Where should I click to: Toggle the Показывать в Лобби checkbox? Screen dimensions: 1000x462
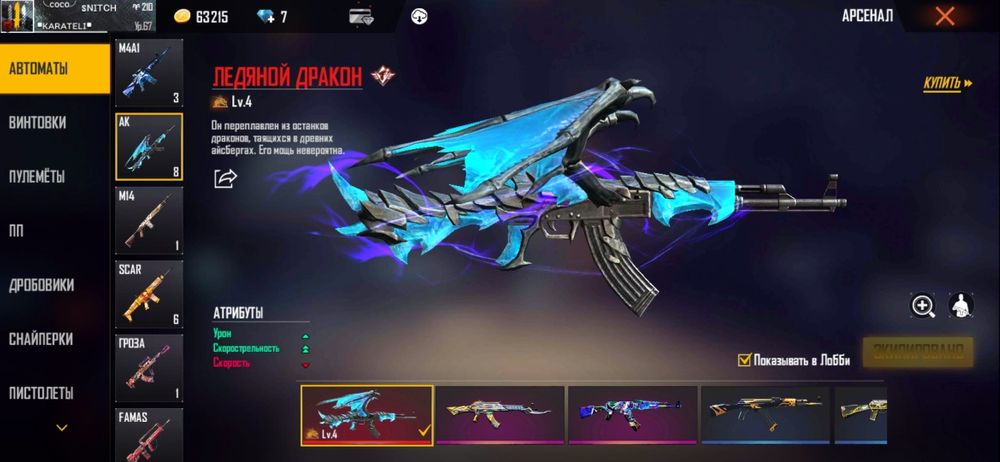744,360
